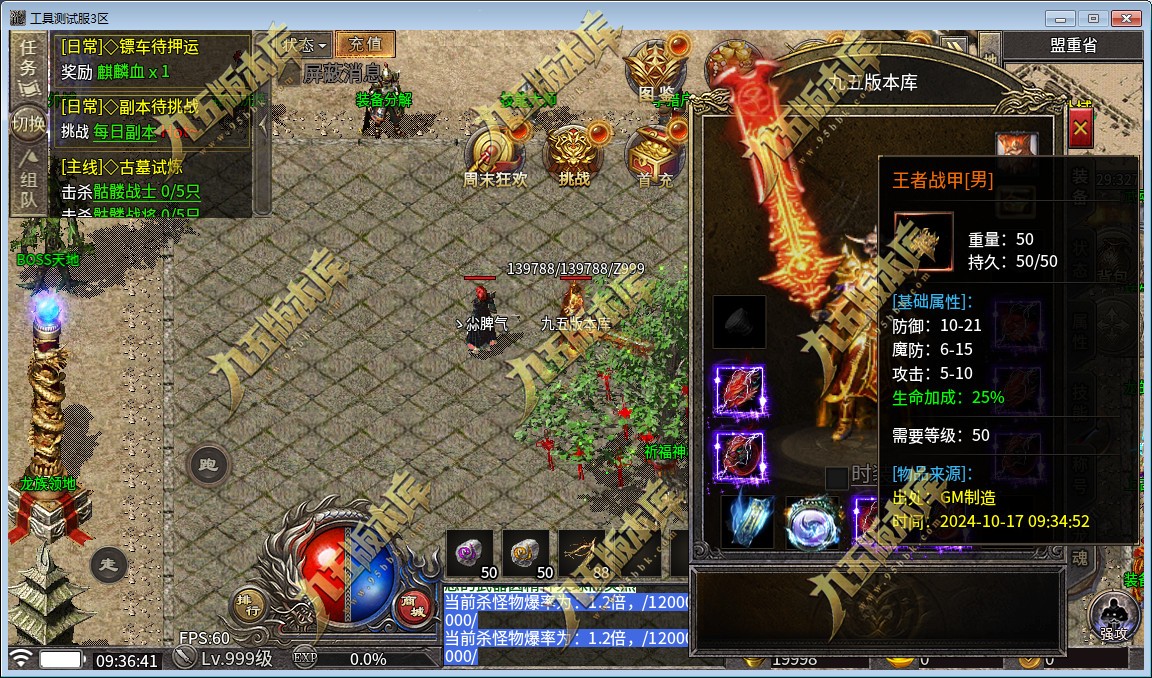Select the 任务 quest tab

[29, 57]
